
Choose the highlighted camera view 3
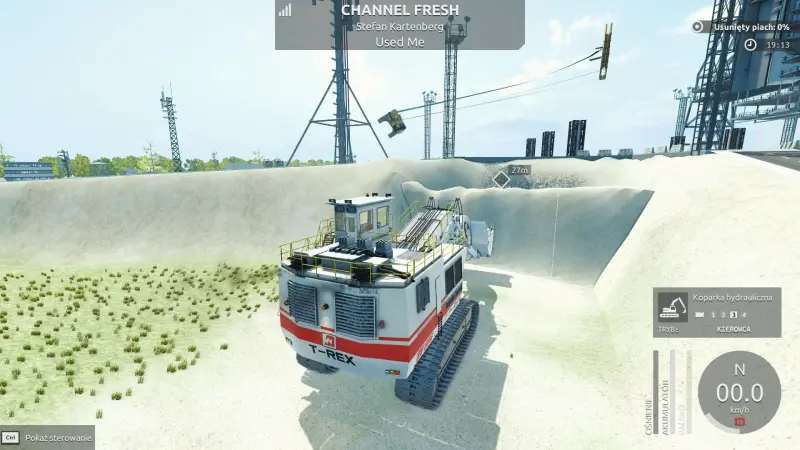733,315
